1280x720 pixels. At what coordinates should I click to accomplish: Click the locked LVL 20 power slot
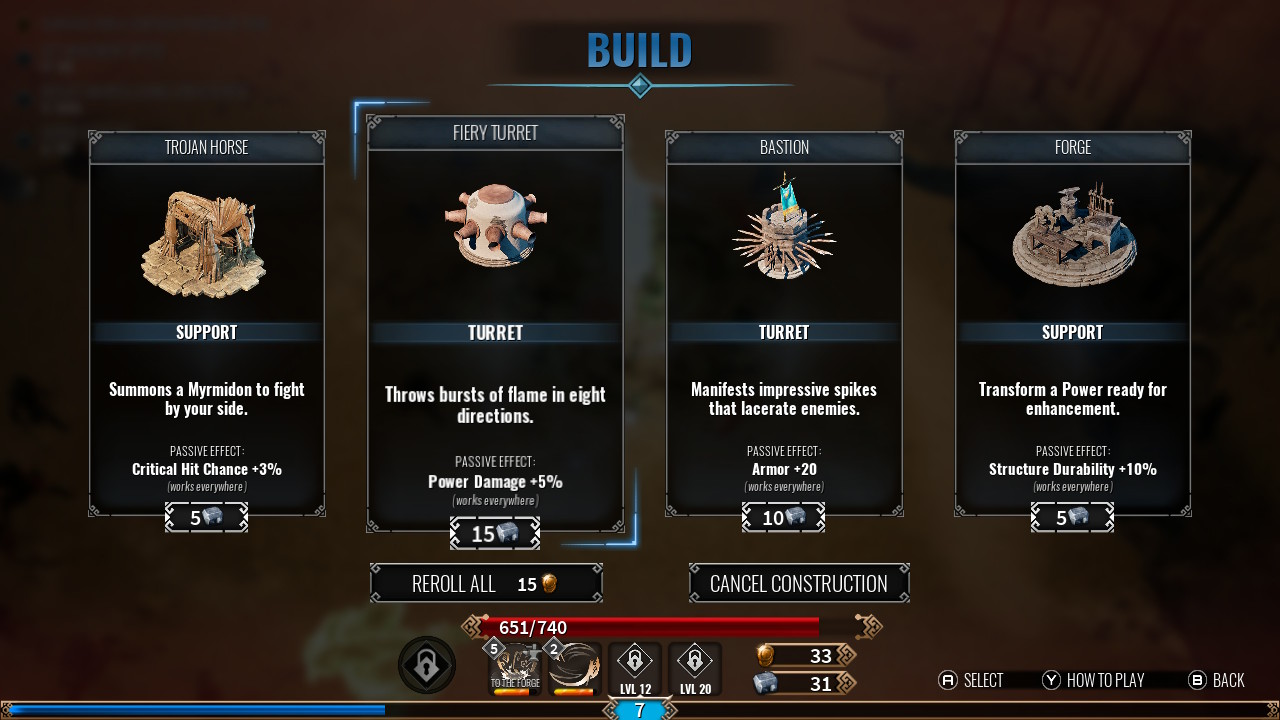(695, 668)
